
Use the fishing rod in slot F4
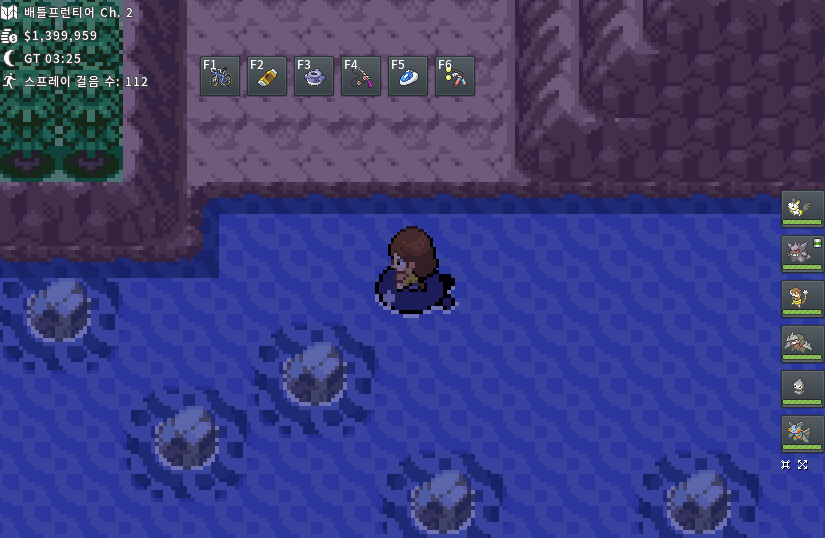click(x=361, y=76)
